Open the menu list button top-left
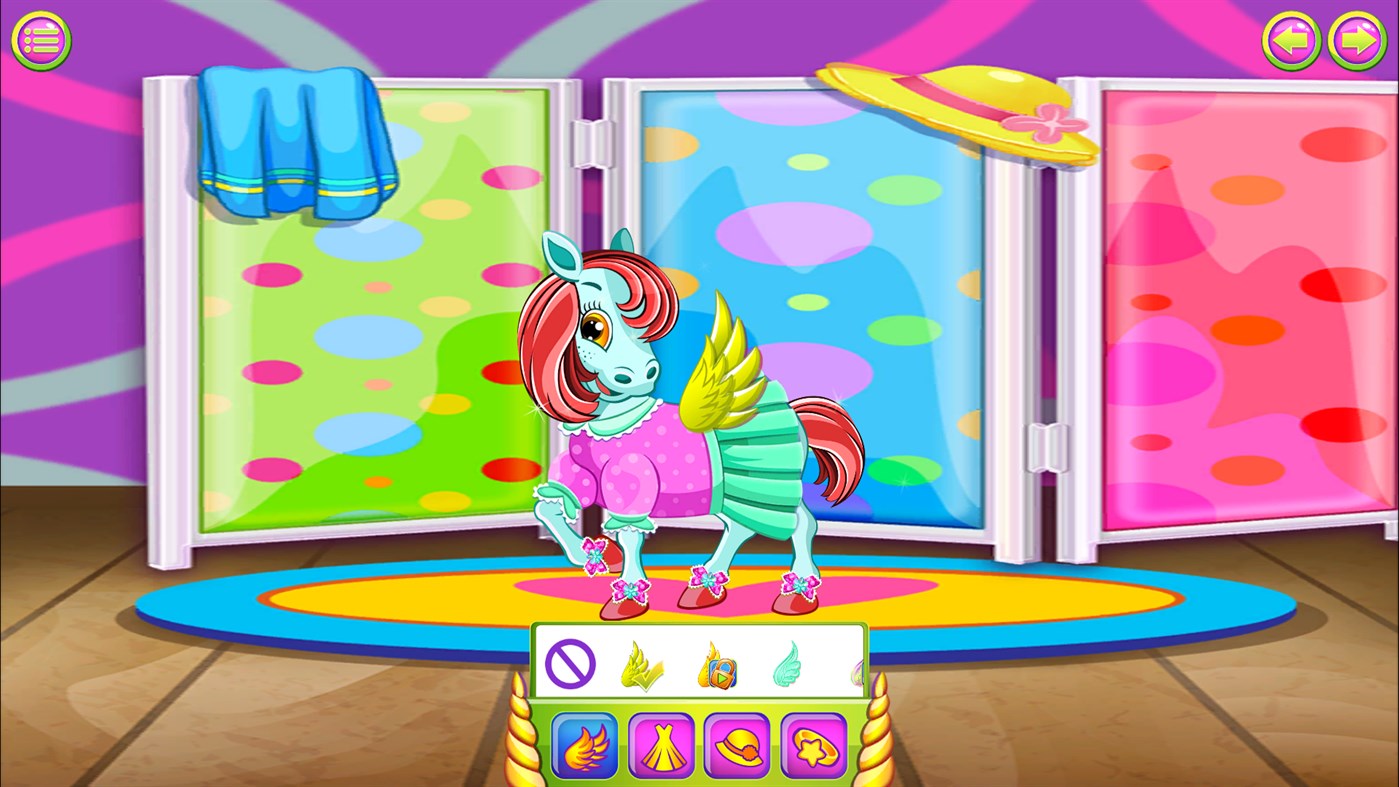Viewport: 1399px width, 787px height. [x=41, y=40]
